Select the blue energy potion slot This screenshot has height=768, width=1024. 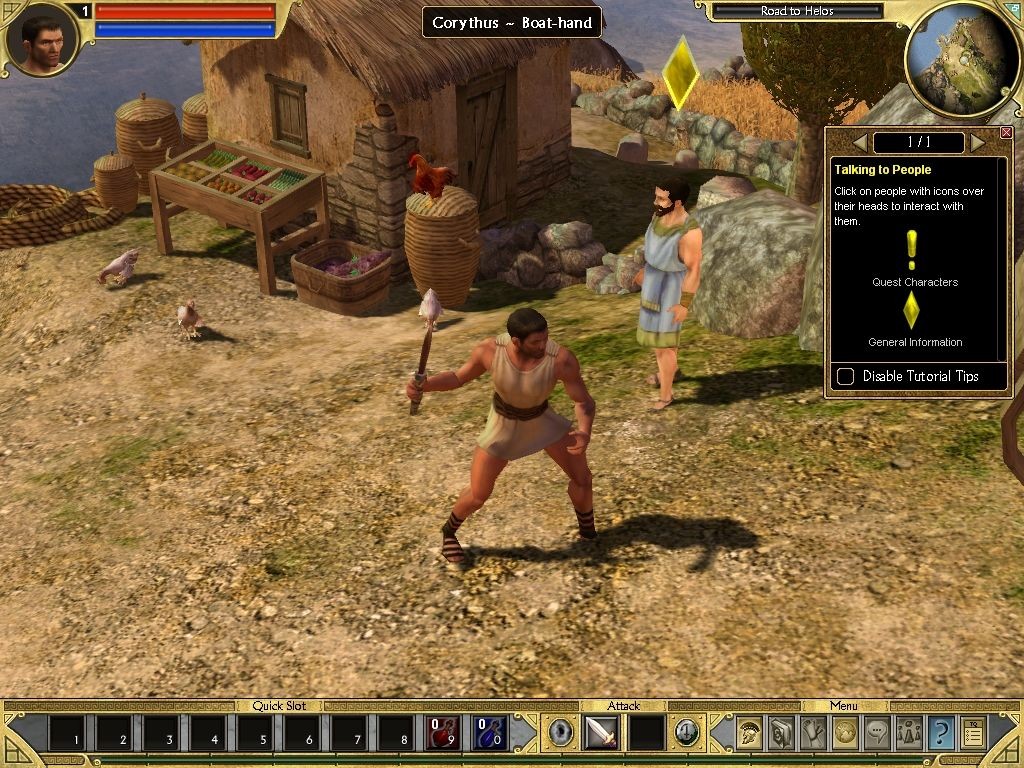pos(490,733)
